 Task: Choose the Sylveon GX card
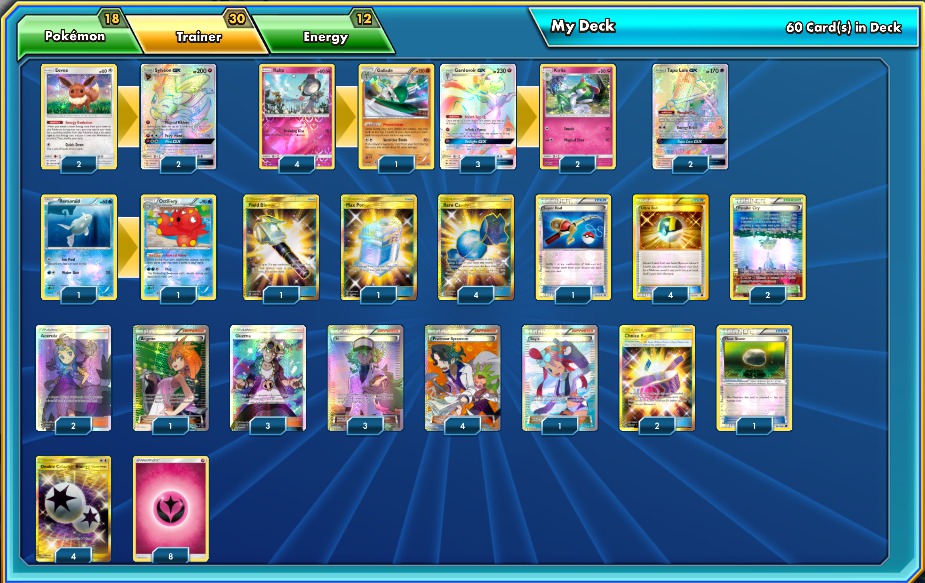tap(178, 113)
